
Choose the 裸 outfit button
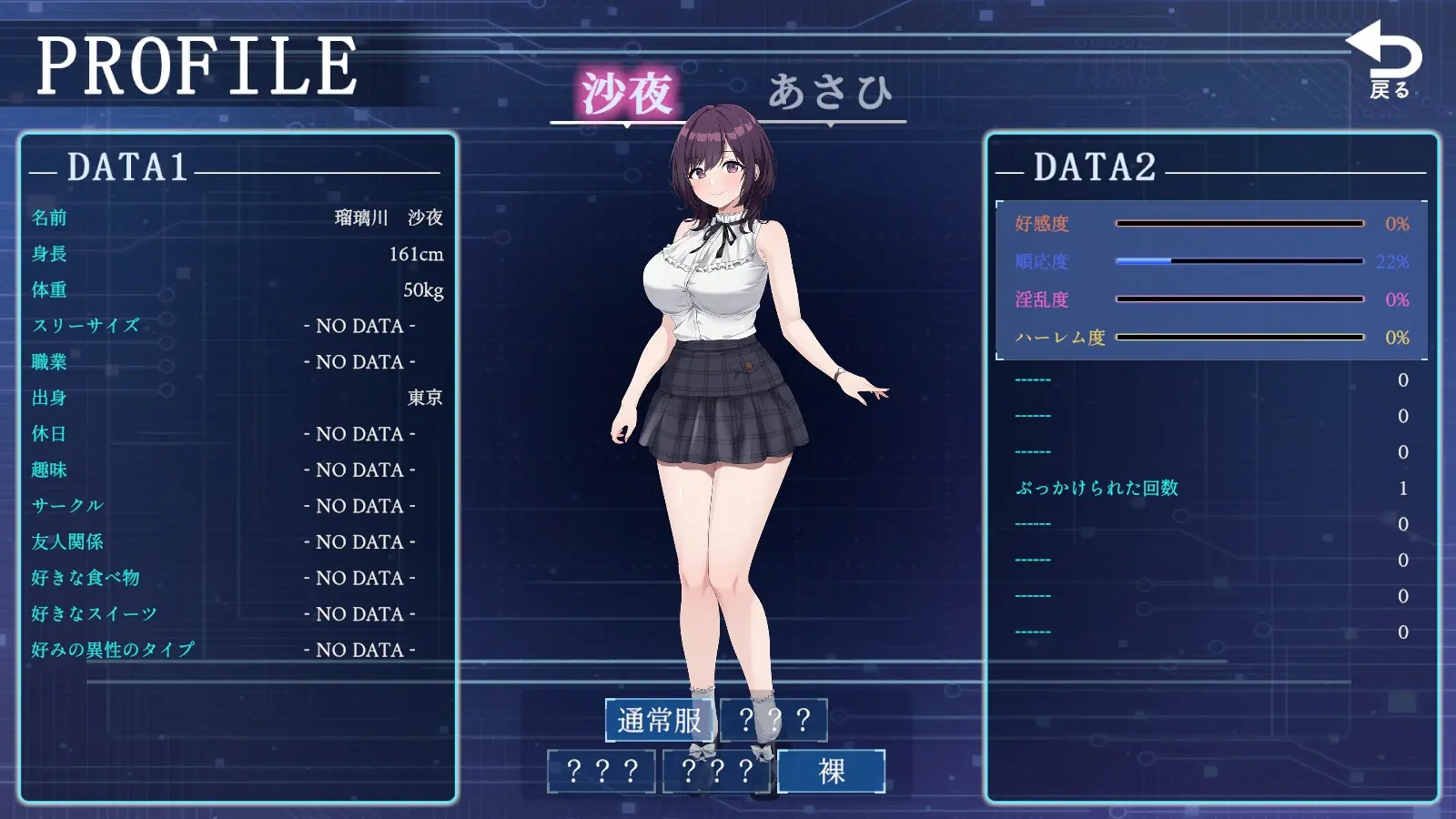831,772
